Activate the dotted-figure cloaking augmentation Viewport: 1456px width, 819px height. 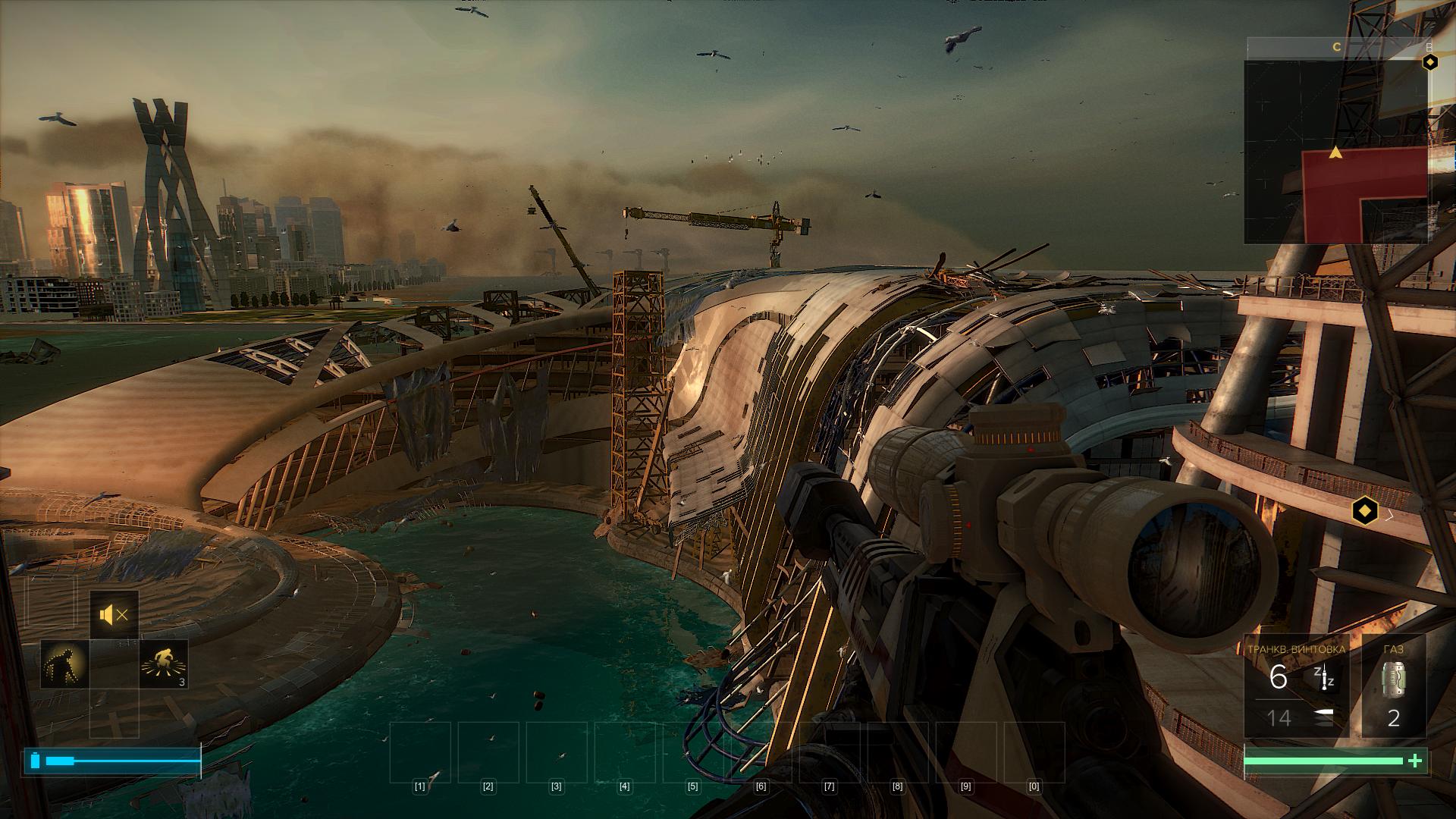coord(64,664)
